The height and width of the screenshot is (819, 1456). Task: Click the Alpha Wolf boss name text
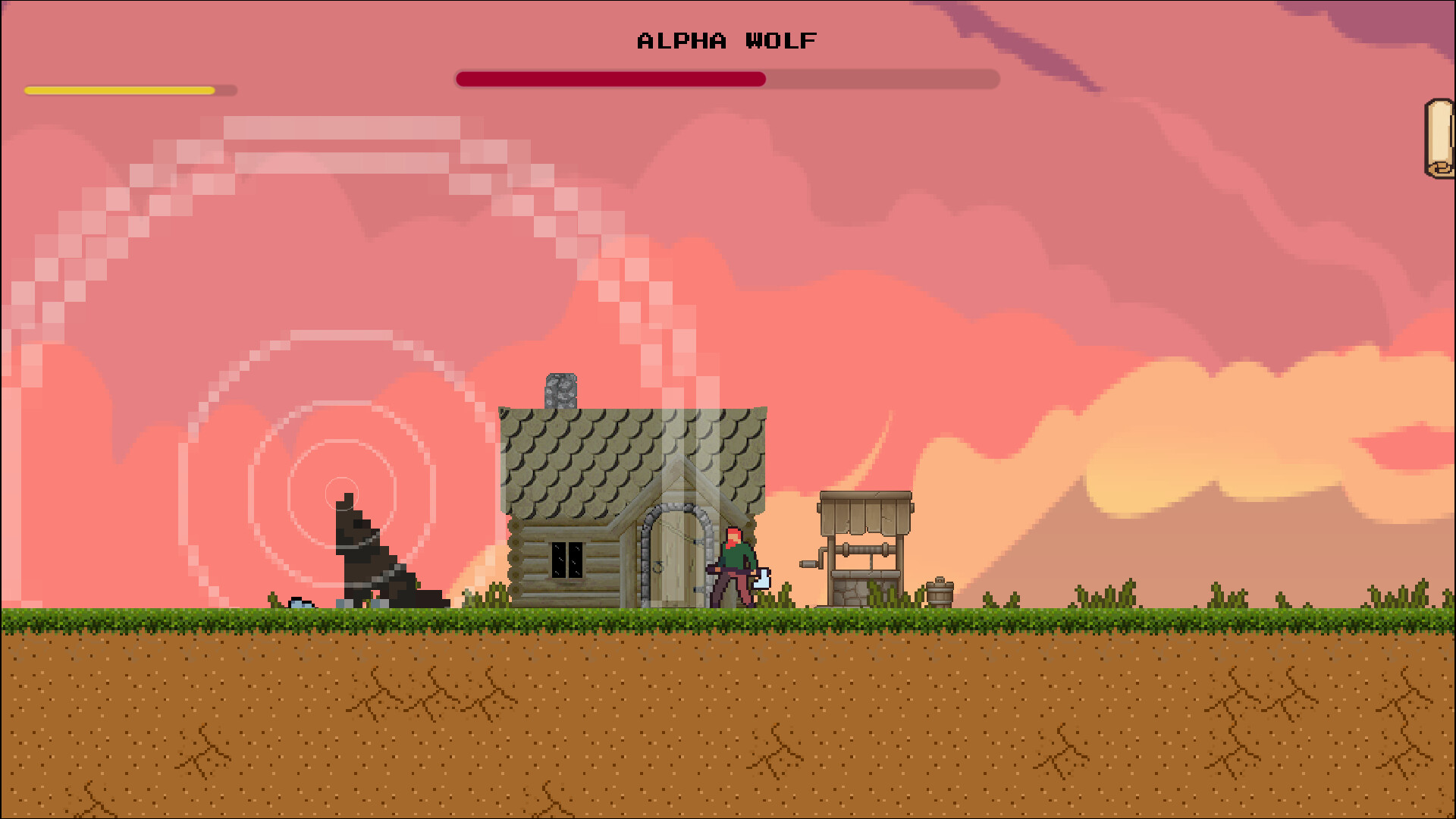click(x=725, y=41)
